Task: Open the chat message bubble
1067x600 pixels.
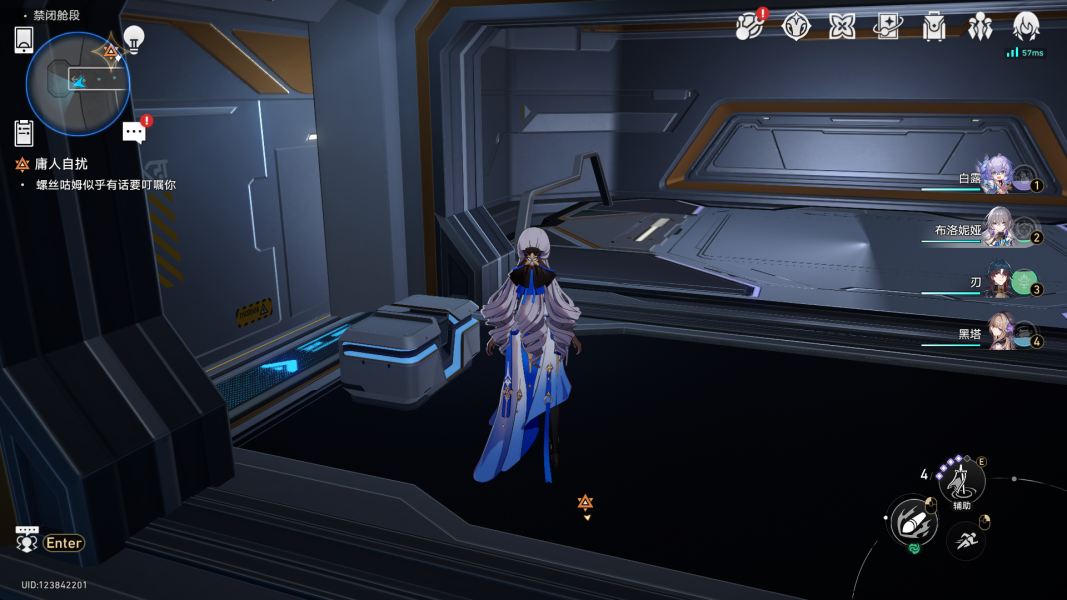Action: [134, 132]
